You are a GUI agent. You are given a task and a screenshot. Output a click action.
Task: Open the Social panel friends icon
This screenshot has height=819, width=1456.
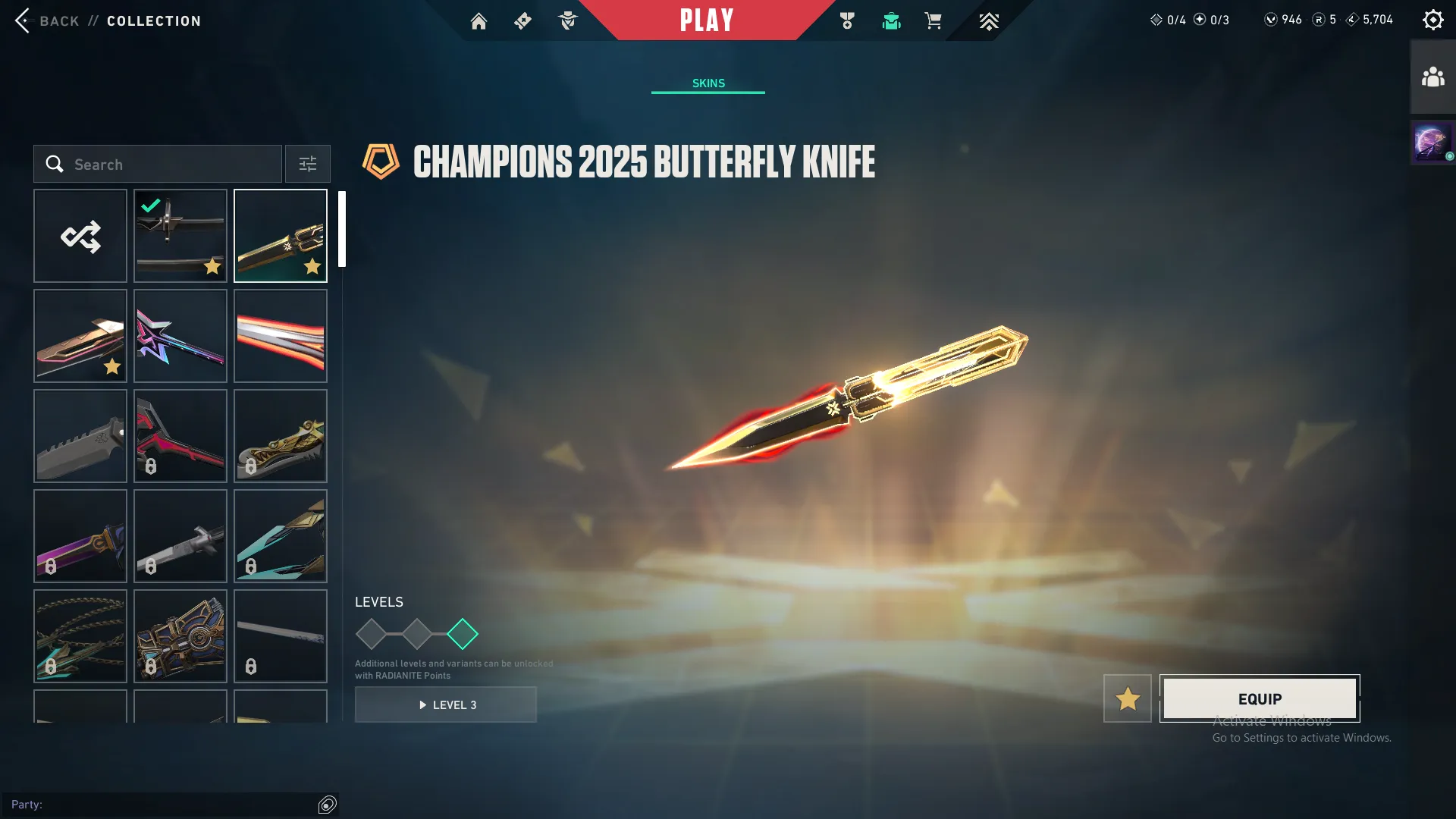click(1432, 74)
